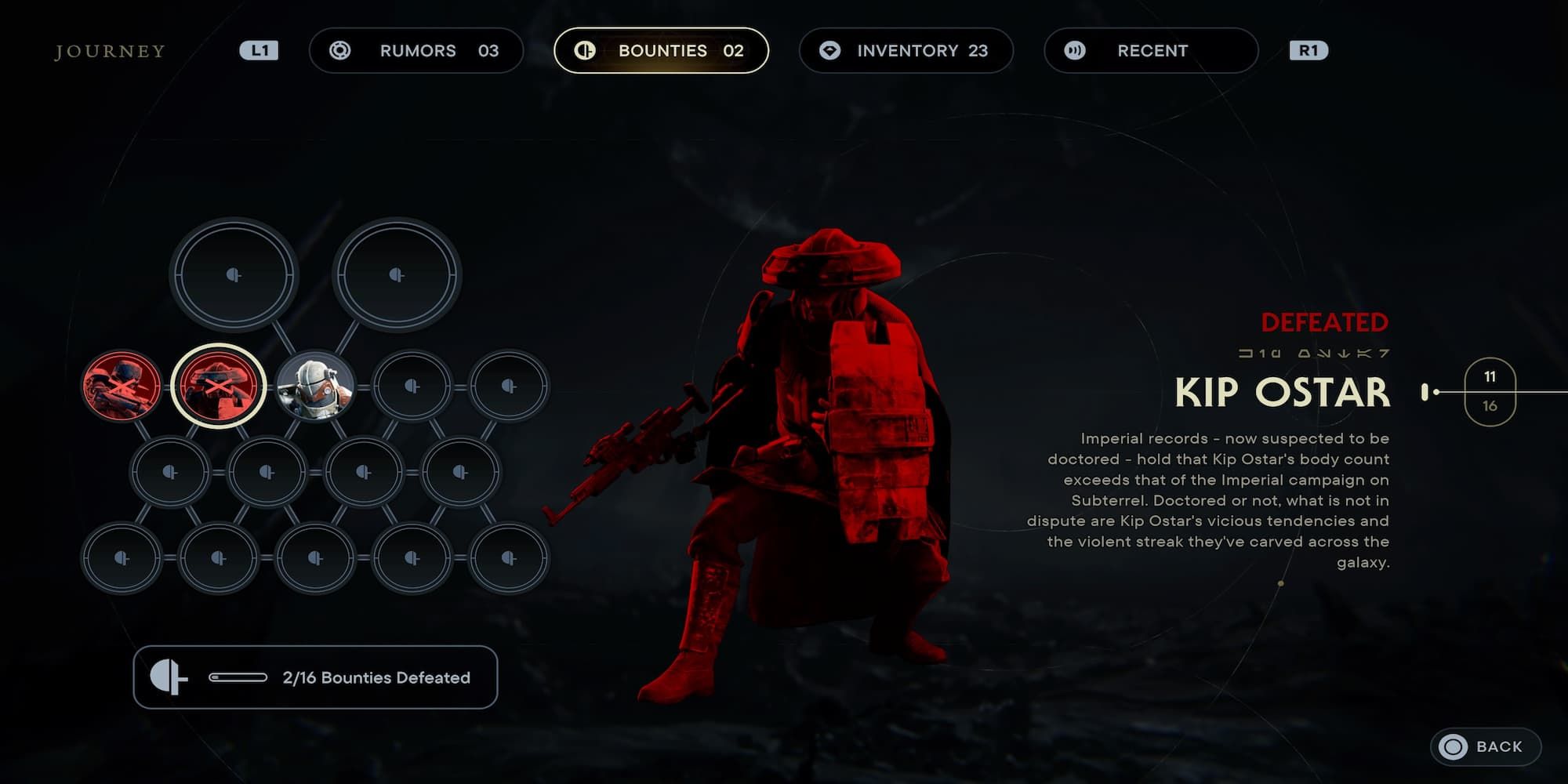Image resolution: width=1568 pixels, height=784 pixels.
Task: Toggle the highlighted Kip Ostar bounty node
Action: click(218, 384)
